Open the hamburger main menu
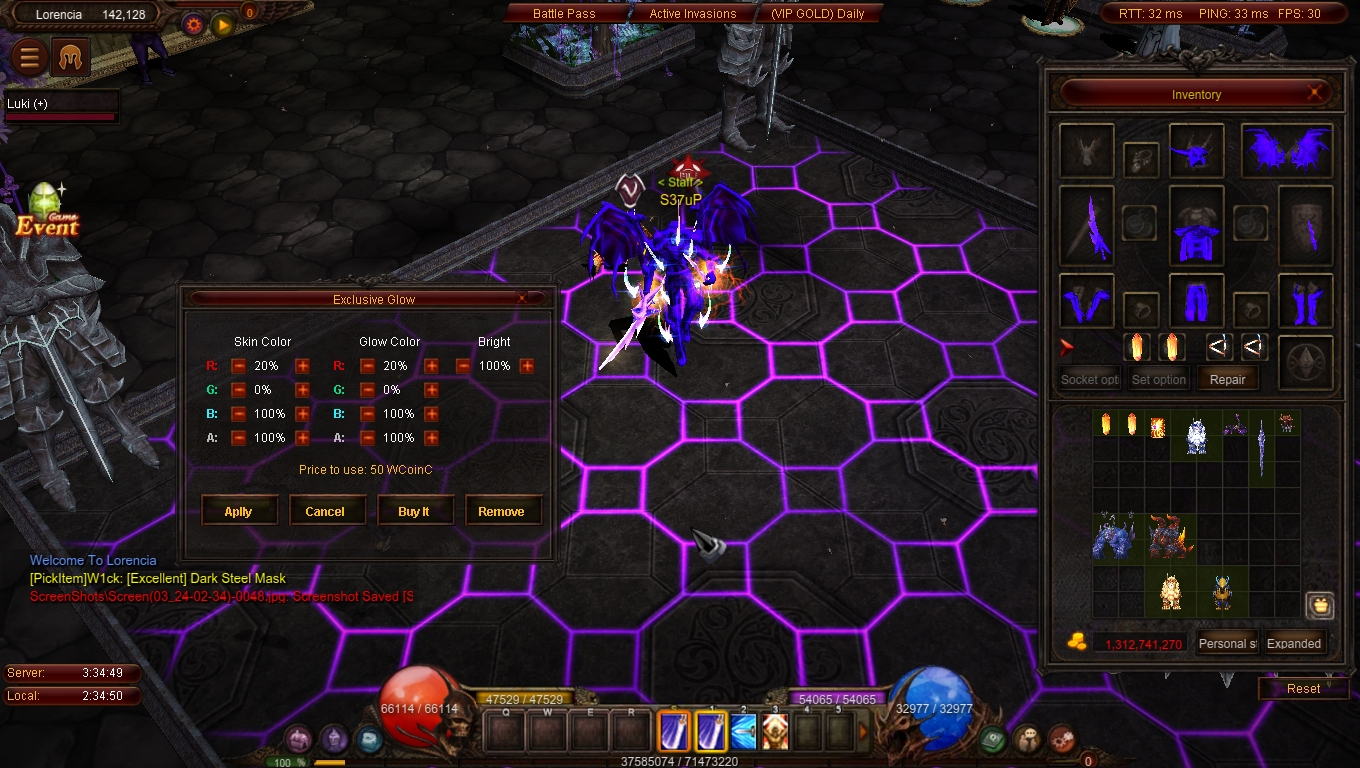Viewport: 1360px width, 768px height. pyautogui.click(x=30, y=58)
